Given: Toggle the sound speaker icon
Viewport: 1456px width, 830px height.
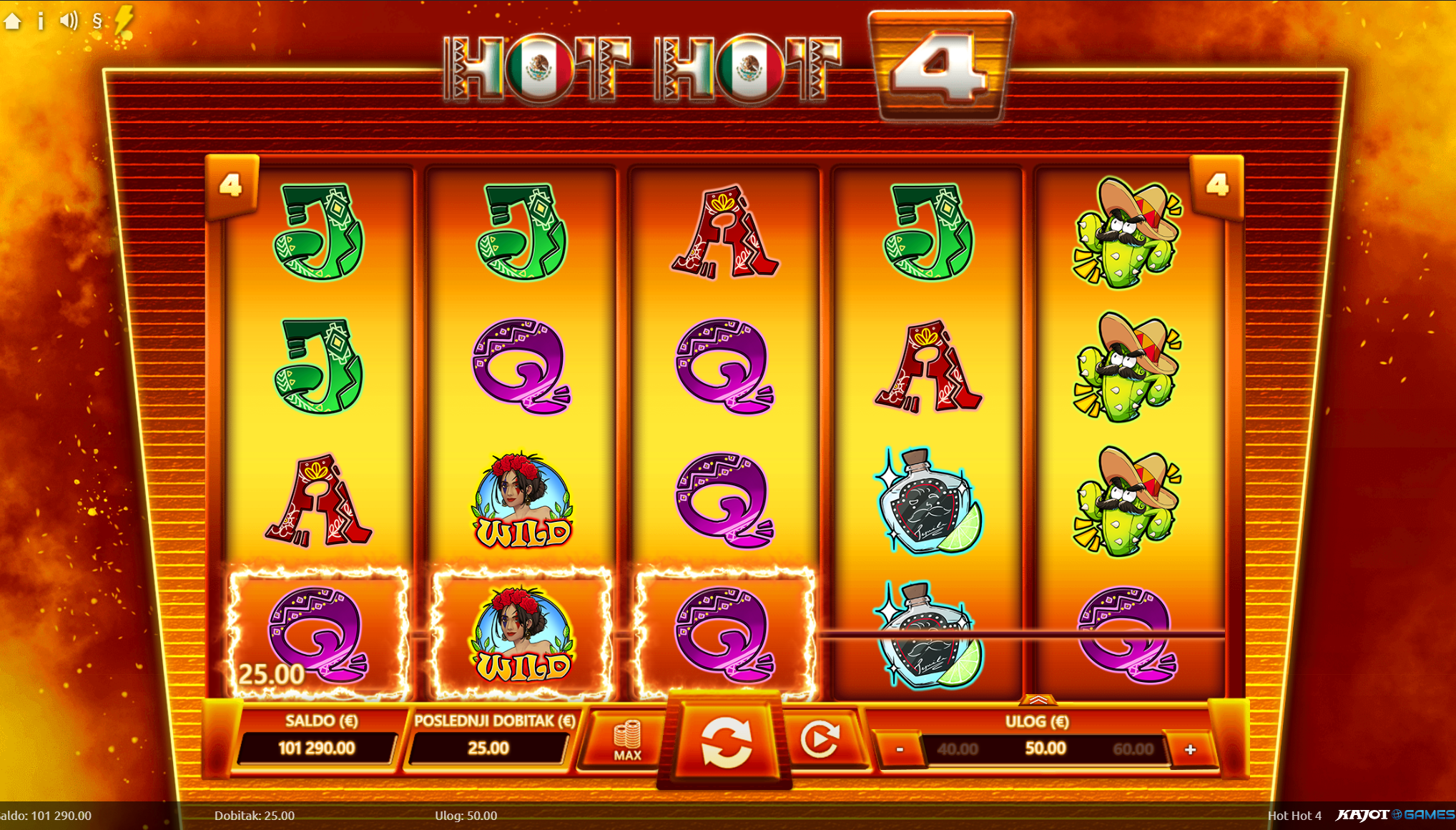Looking at the screenshot, I should click(x=69, y=21).
